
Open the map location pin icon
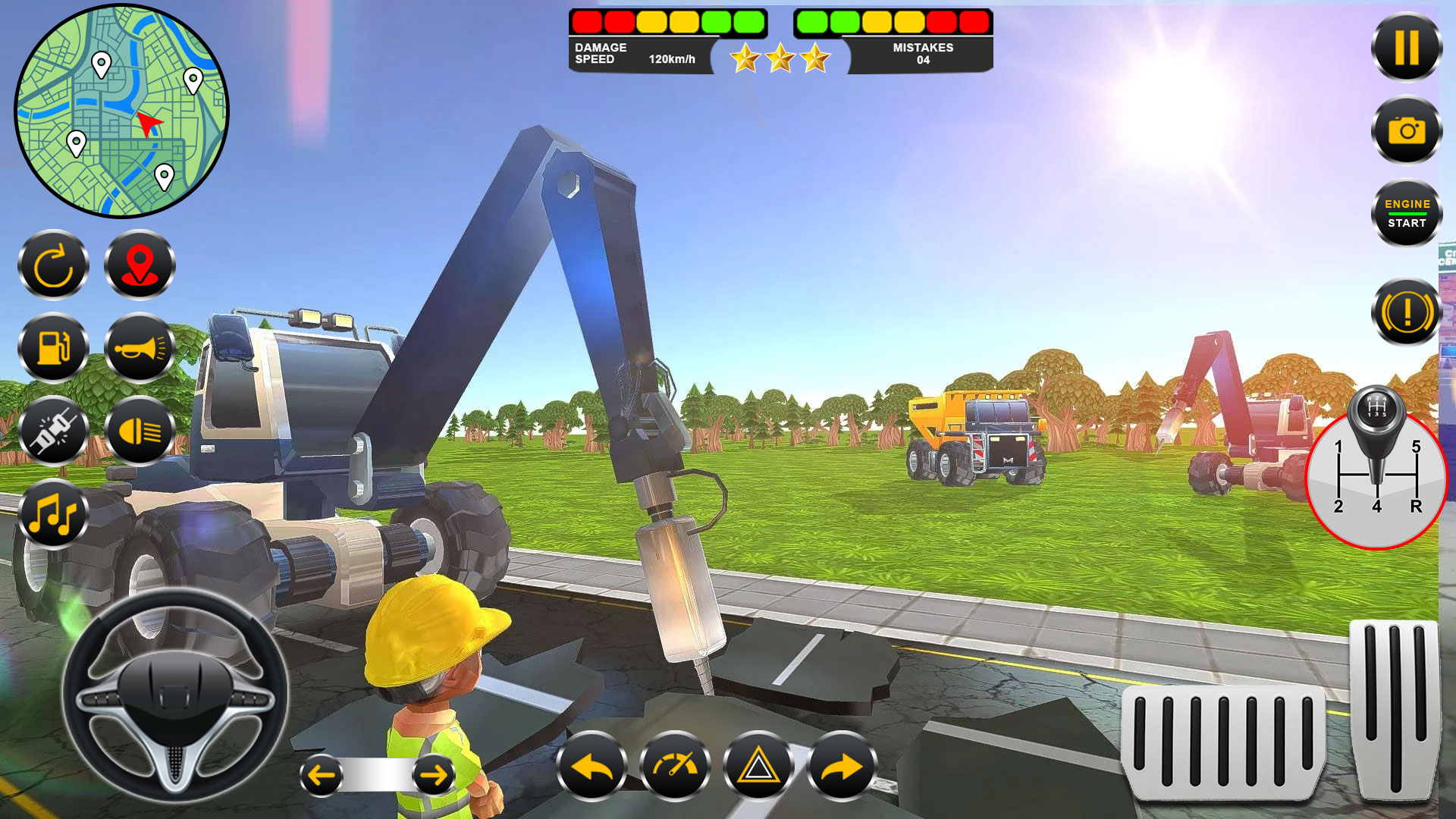140,265
